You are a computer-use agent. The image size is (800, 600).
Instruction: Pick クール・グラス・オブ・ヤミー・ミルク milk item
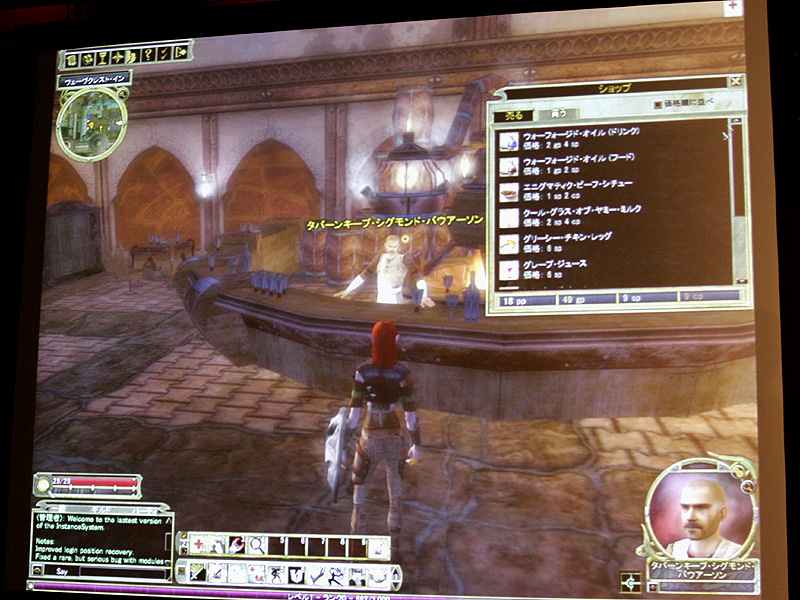click(x=580, y=217)
